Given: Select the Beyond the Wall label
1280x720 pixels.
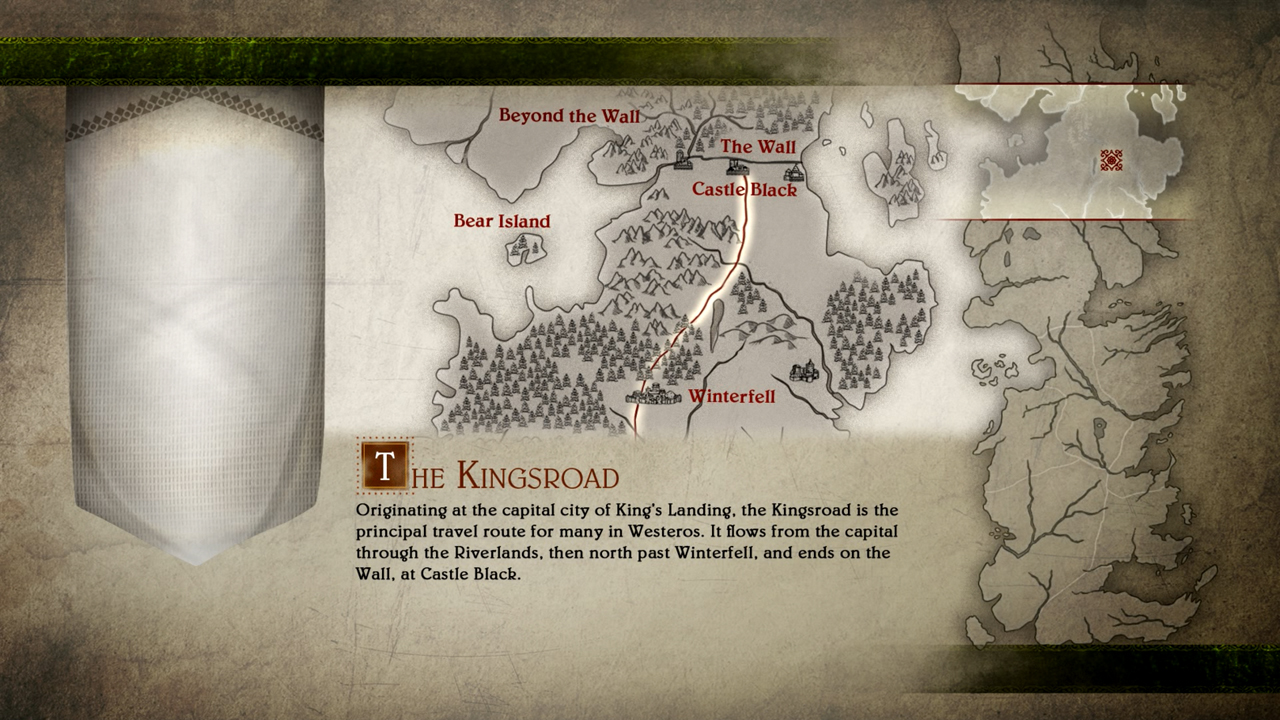Looking at the screenshot, I should [569, 116].
